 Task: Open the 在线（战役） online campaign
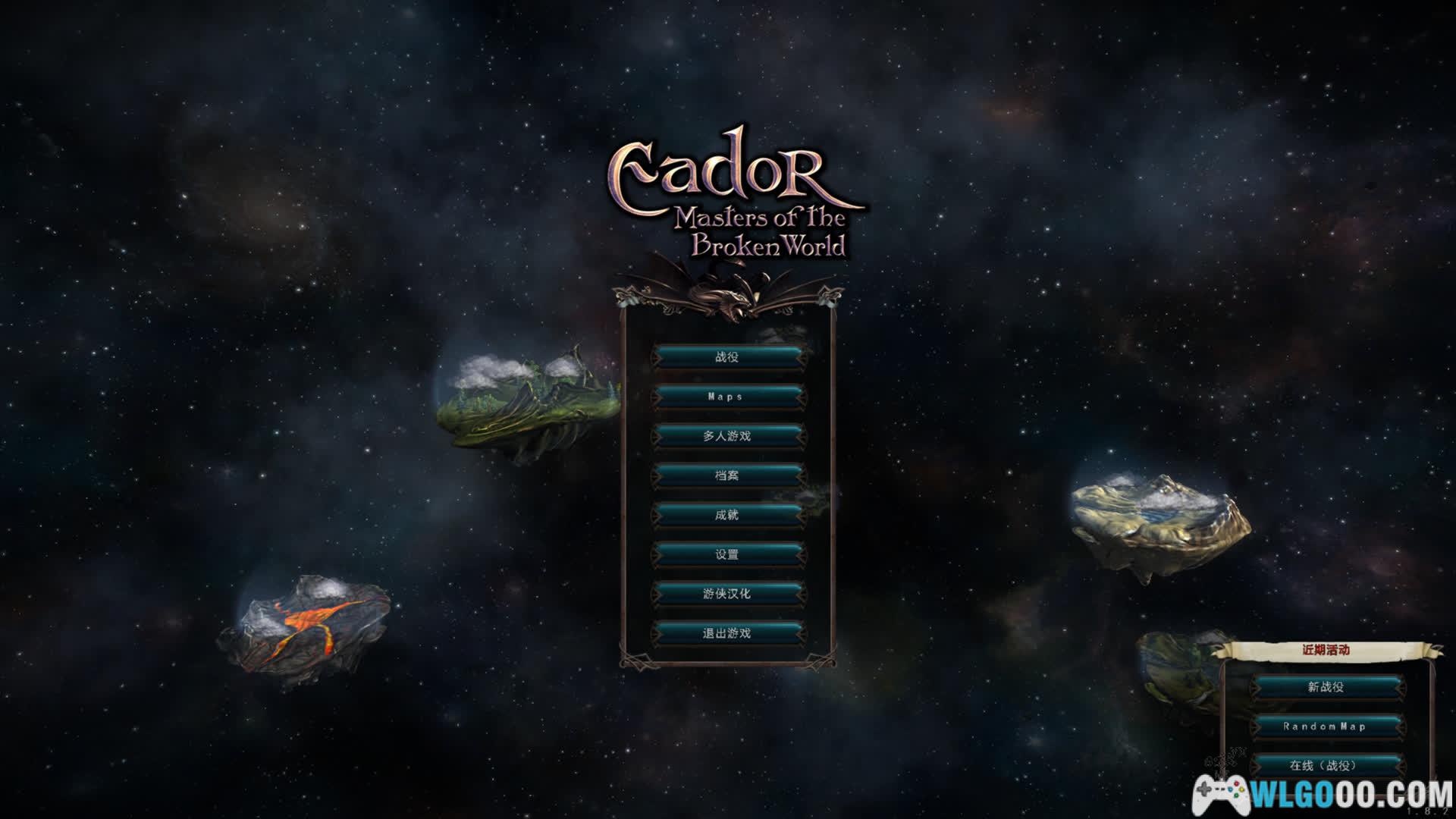1326,765
